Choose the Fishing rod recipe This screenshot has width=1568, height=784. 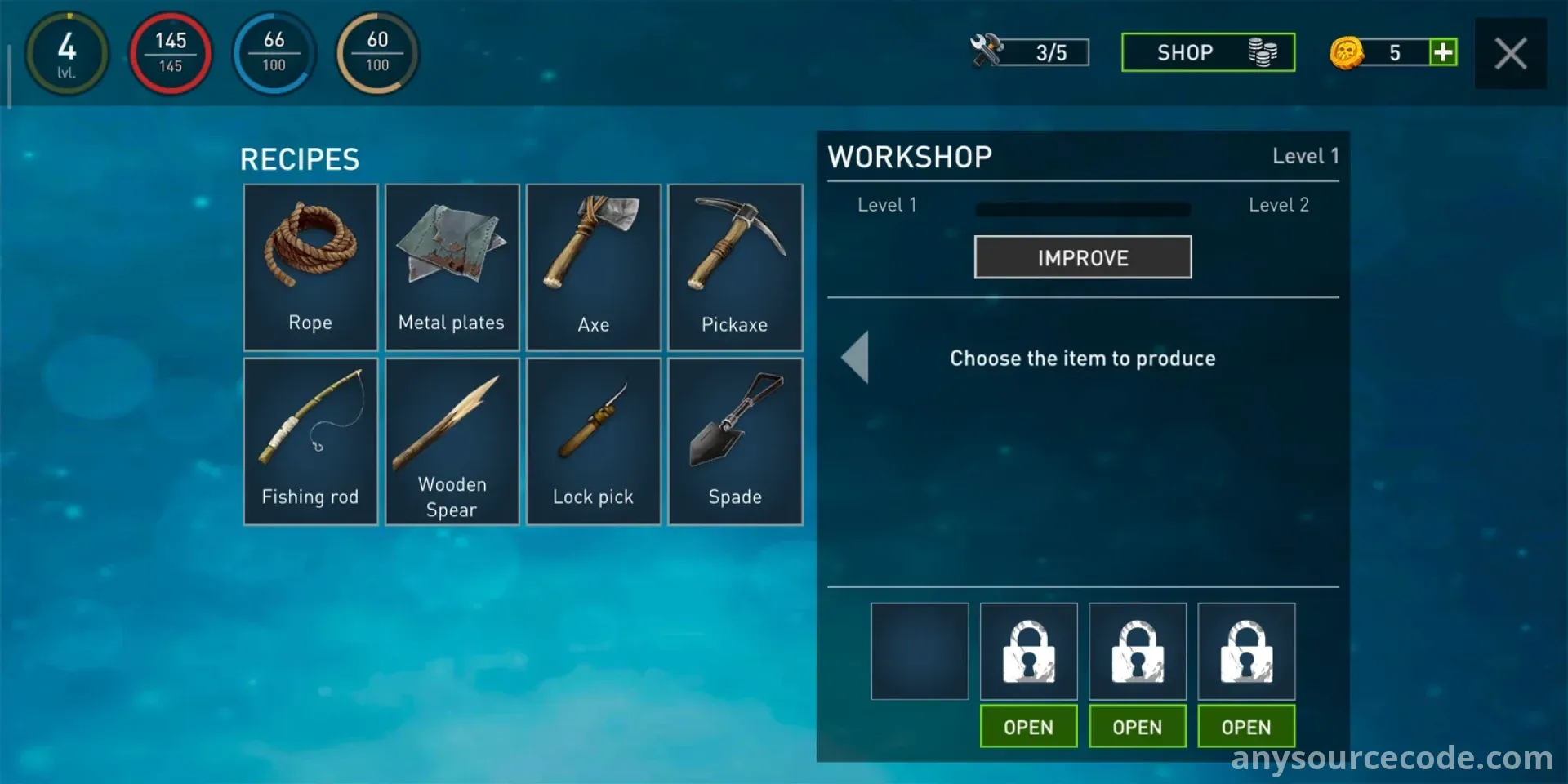pyautogui.click(x=310, y=441)
